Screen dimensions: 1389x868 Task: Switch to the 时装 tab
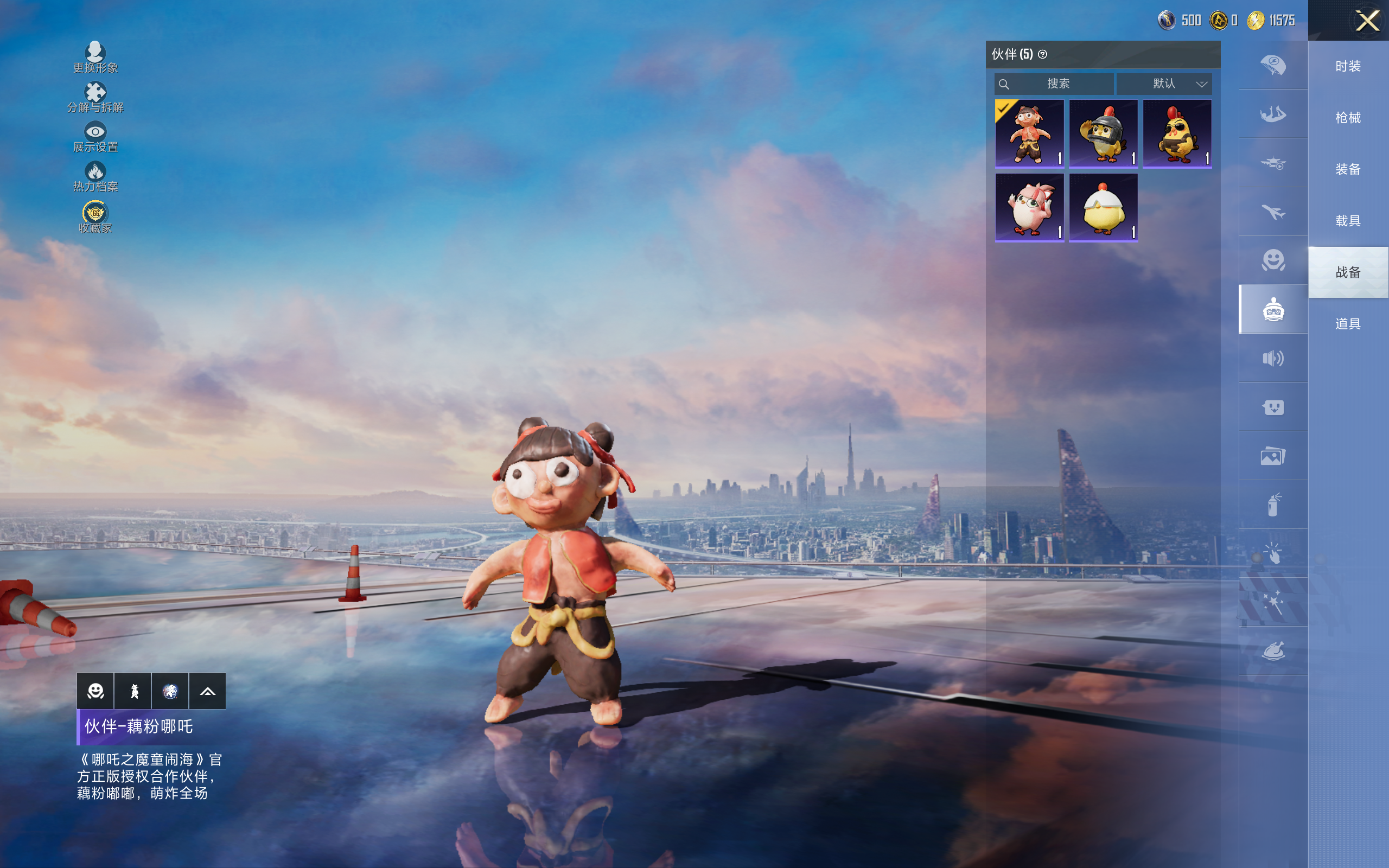(1348, 66)
